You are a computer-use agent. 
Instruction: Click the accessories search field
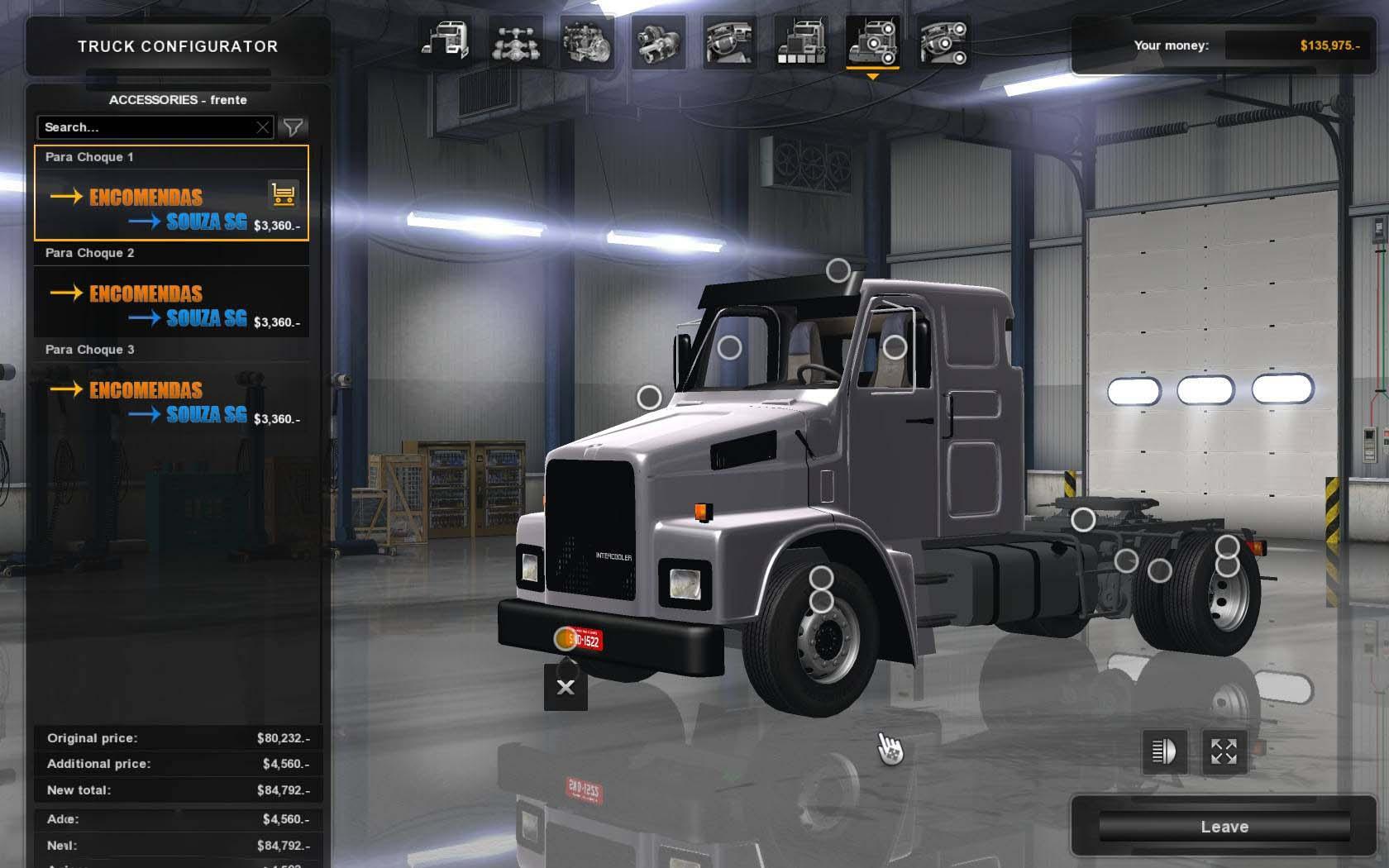click(x=145, y=127)
